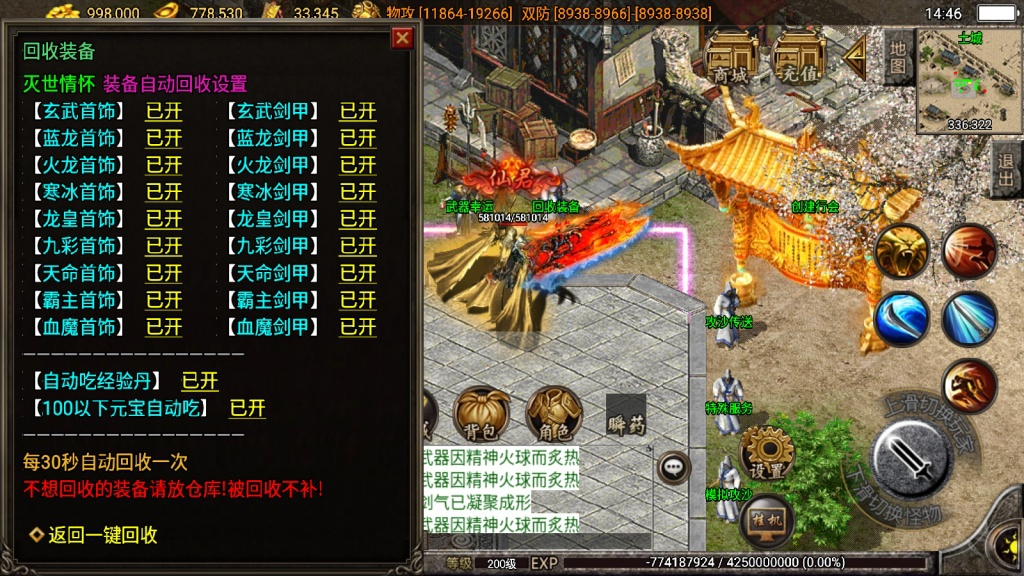Toggle 霸主剑甲 auto-recycle setting
Viewport: 1024px width, 576px height.
357,300
